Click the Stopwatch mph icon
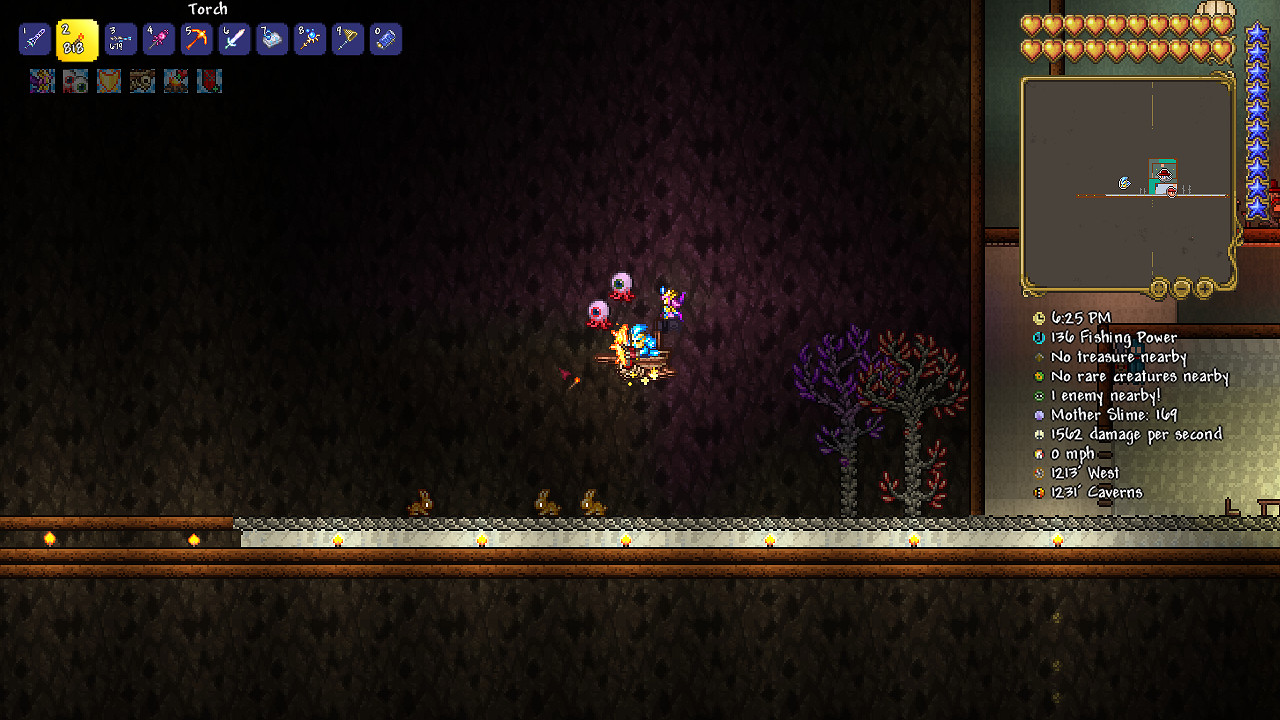Image resolution: width=1280 pixels, height=720 pixels. click(1040, 453)
